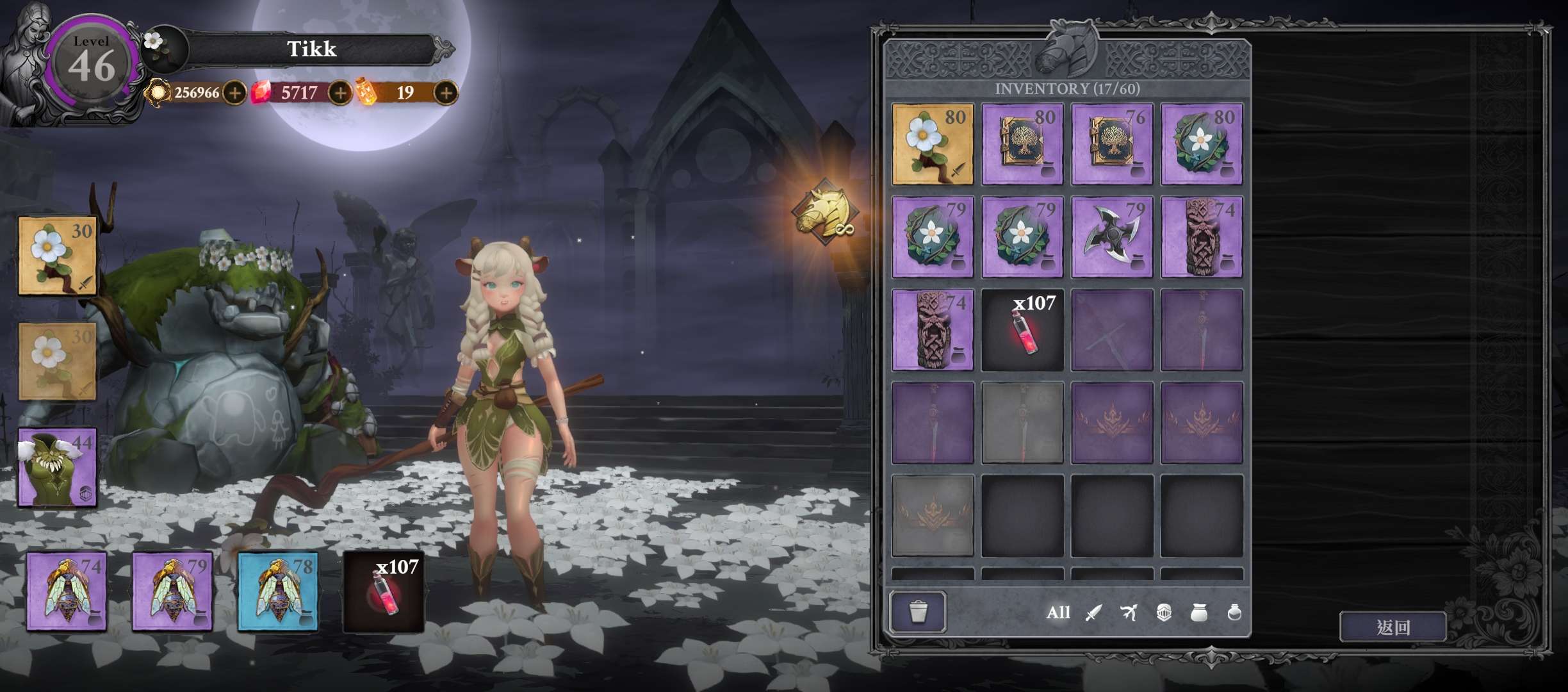Add more gold coins with plus button

tap(235, 93)
